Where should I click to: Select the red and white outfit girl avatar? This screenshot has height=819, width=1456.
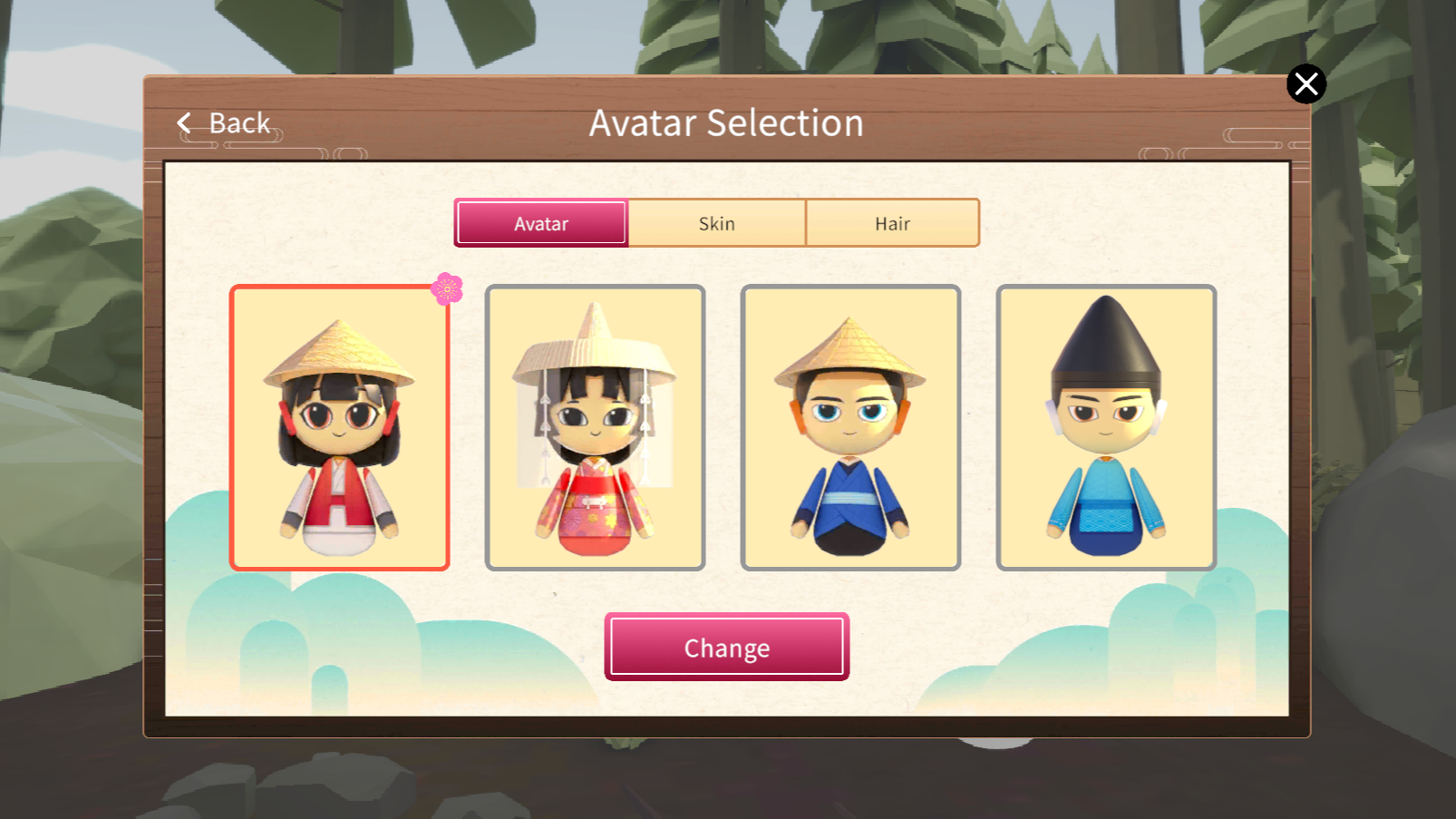(340, 428)
